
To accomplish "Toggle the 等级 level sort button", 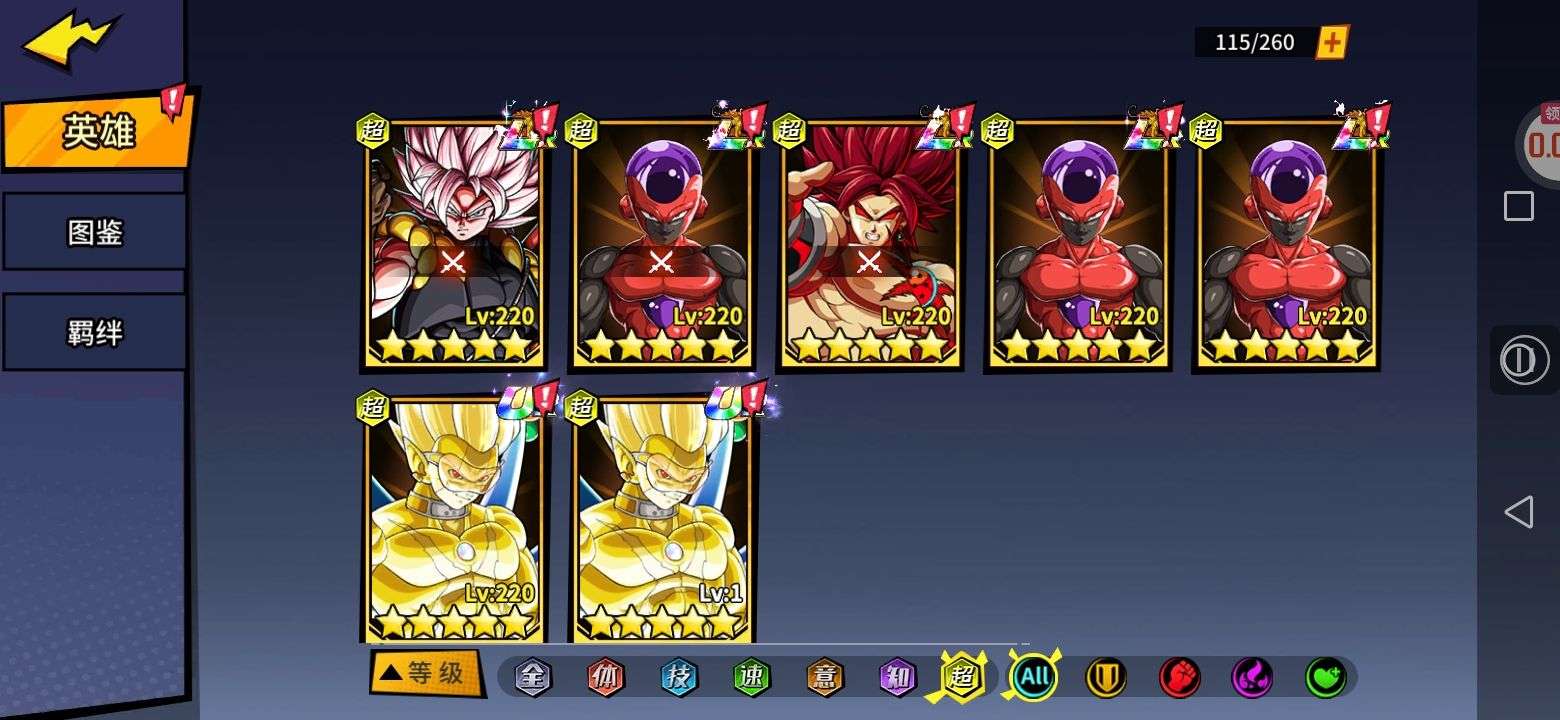I will point(424,673).
